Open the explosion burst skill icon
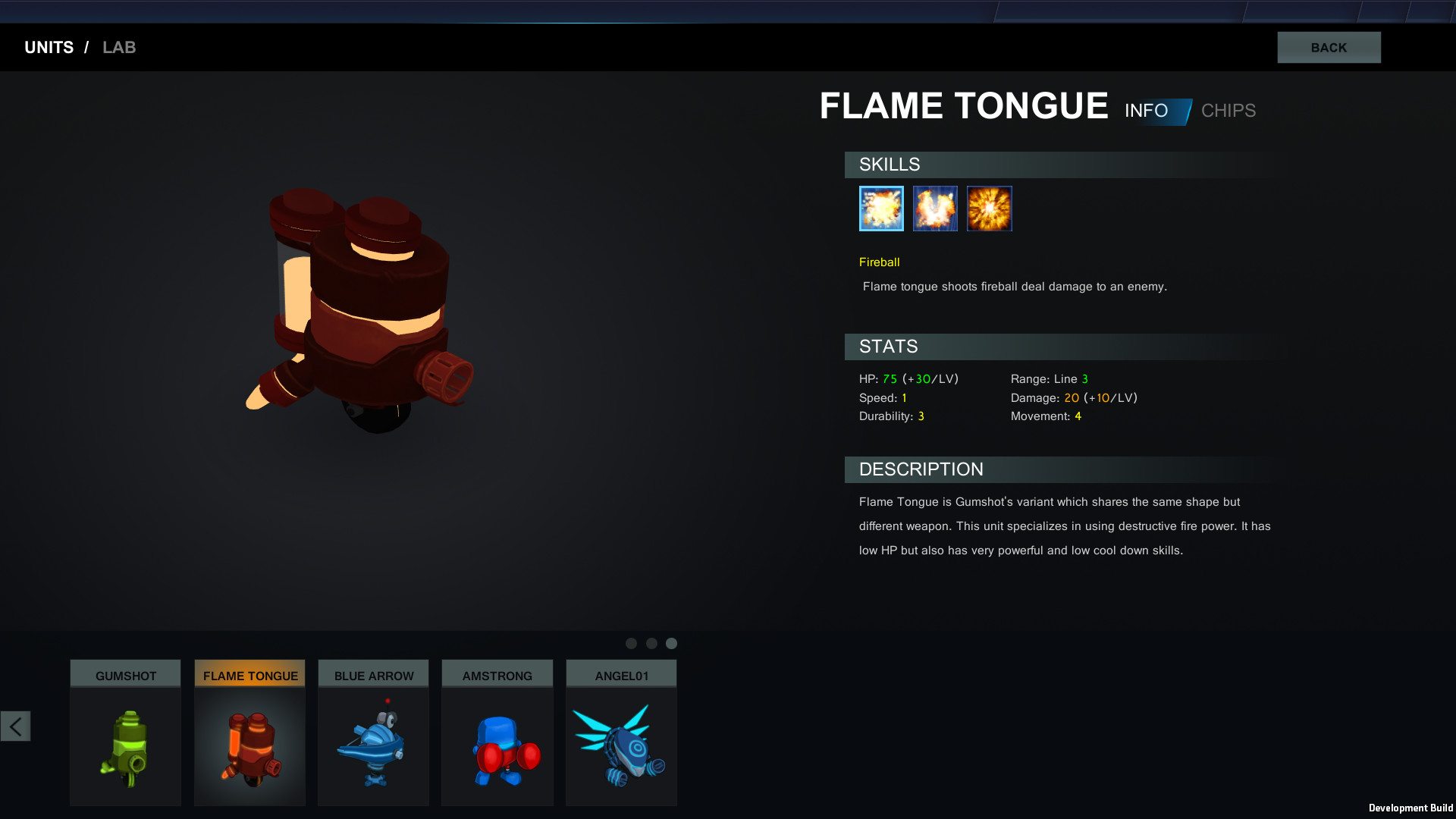The height and width of the screenshot is (819, 1456). (x=989, y=208)
